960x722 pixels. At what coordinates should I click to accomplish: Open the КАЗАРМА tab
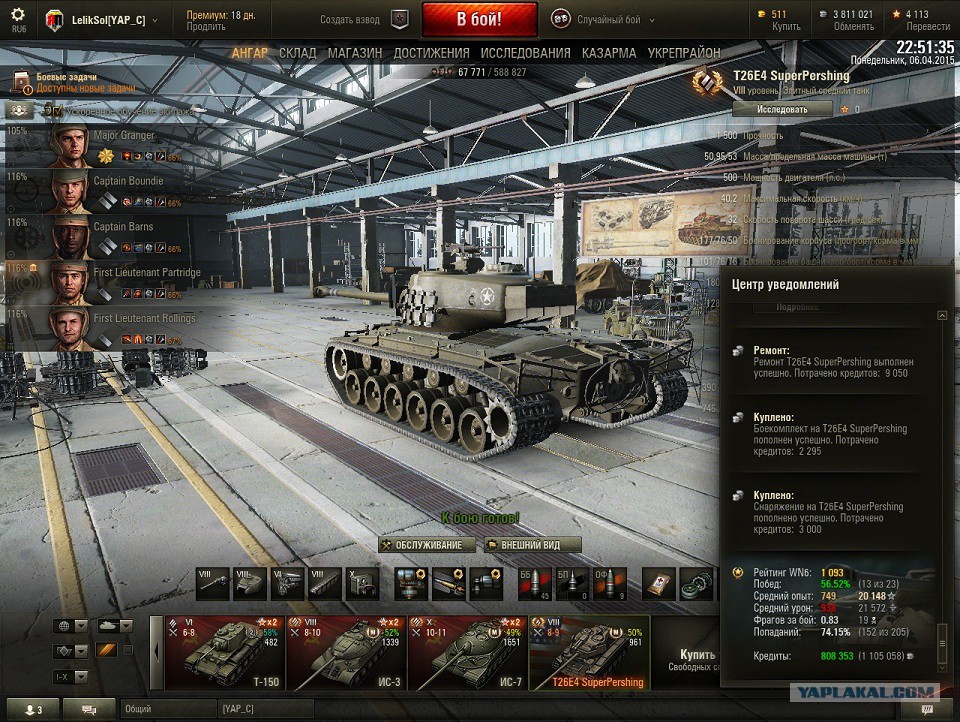608,53
